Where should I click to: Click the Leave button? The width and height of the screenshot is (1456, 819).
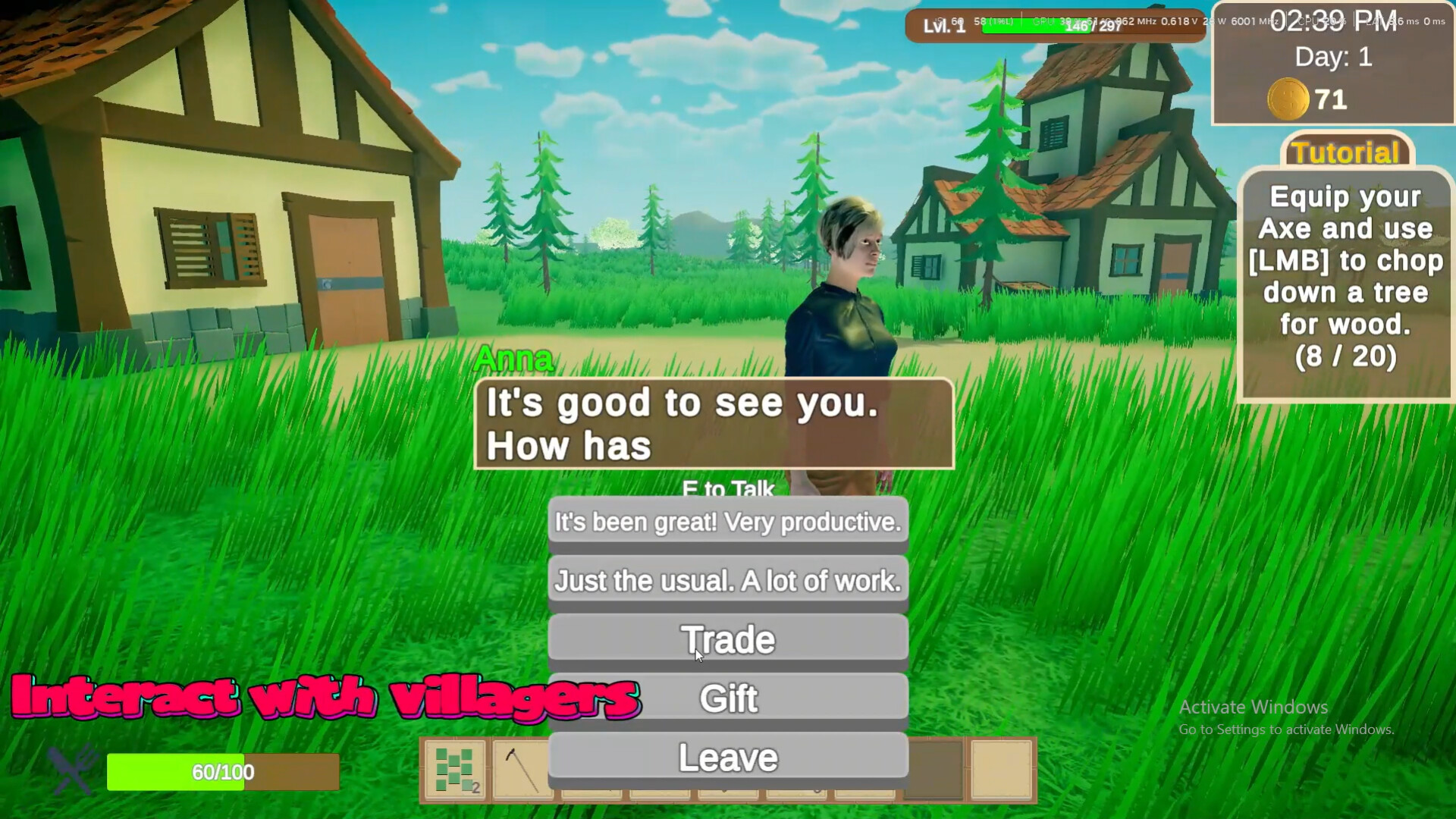tap(726, 757)
